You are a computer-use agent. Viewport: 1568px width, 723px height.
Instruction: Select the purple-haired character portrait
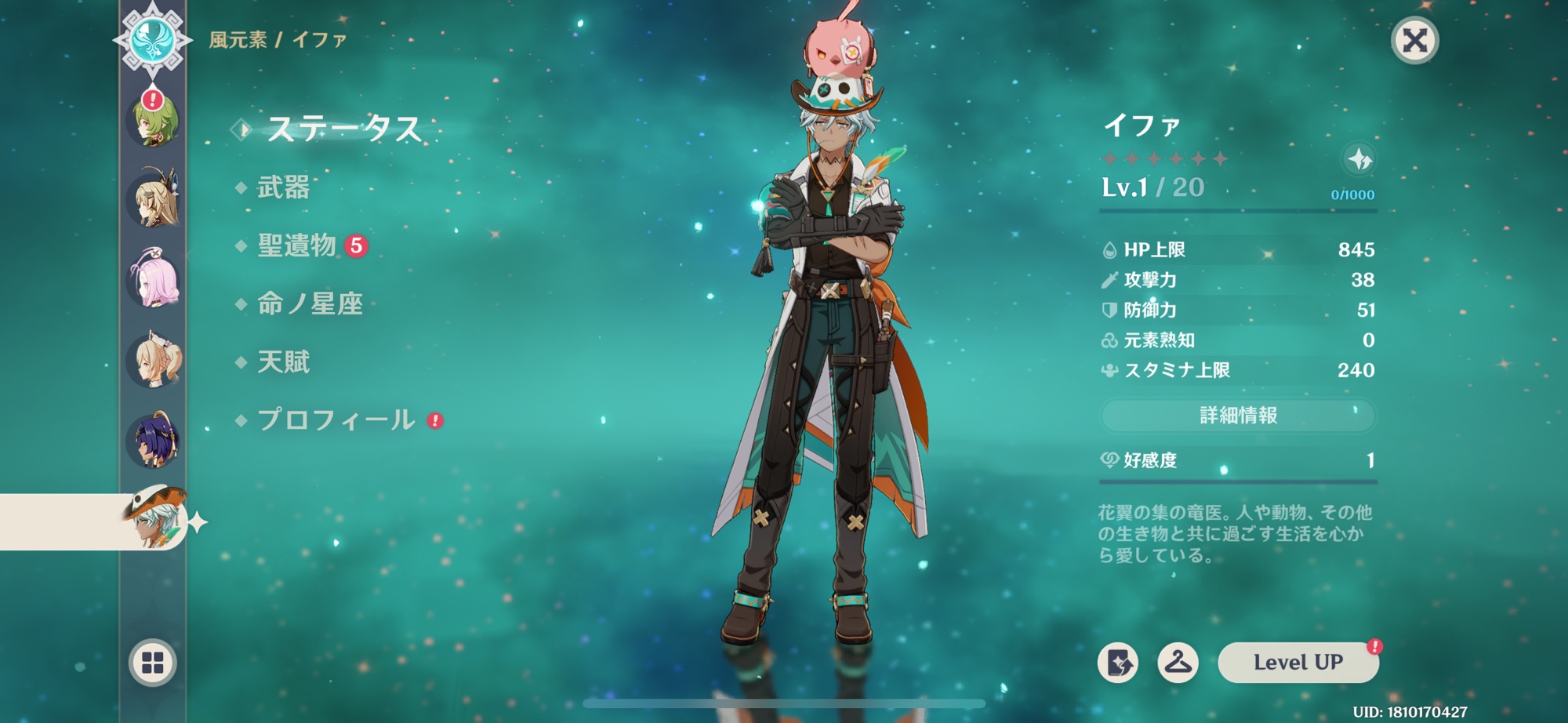(154, 440)
